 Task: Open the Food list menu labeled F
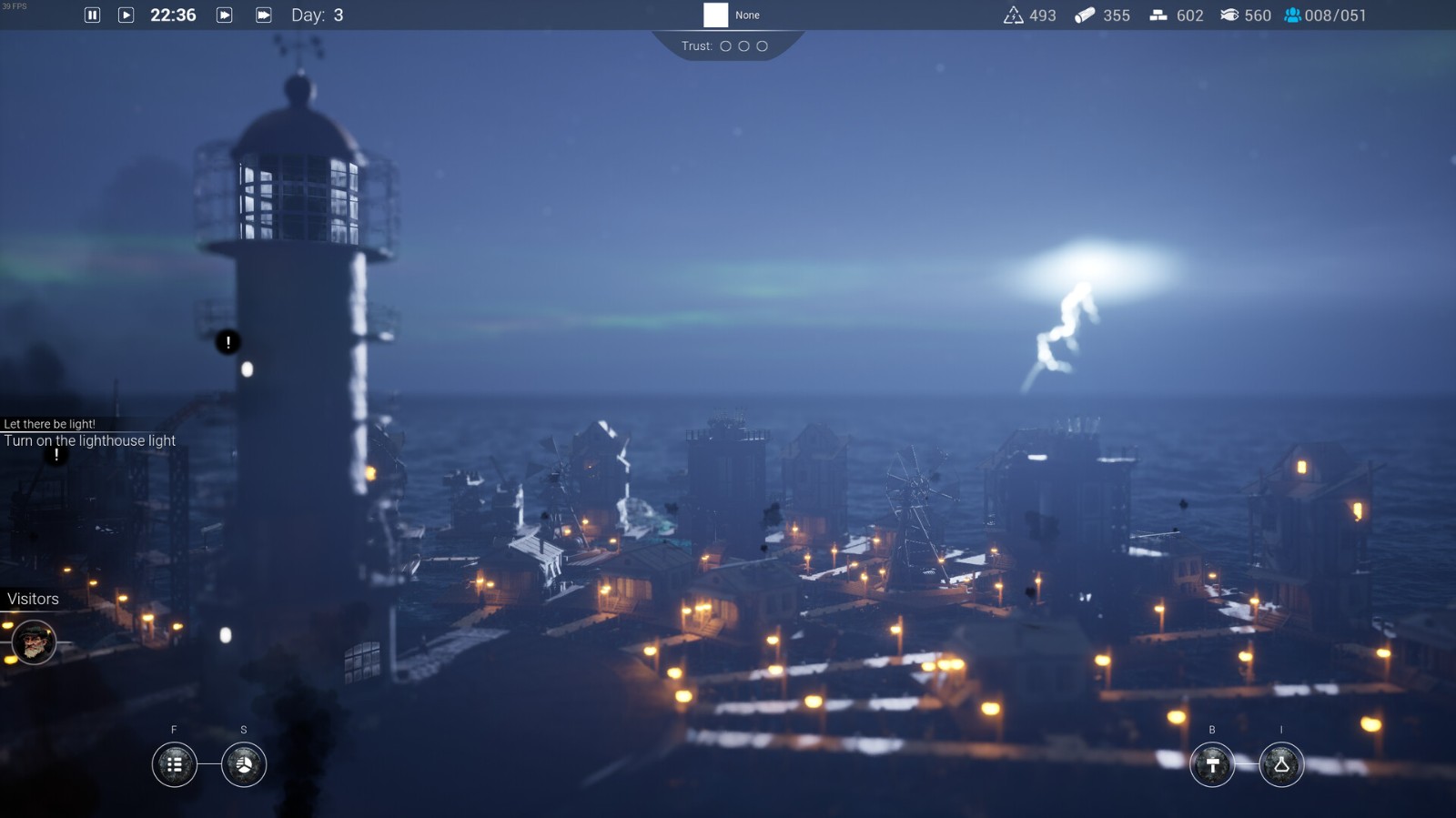pos(173,765)
